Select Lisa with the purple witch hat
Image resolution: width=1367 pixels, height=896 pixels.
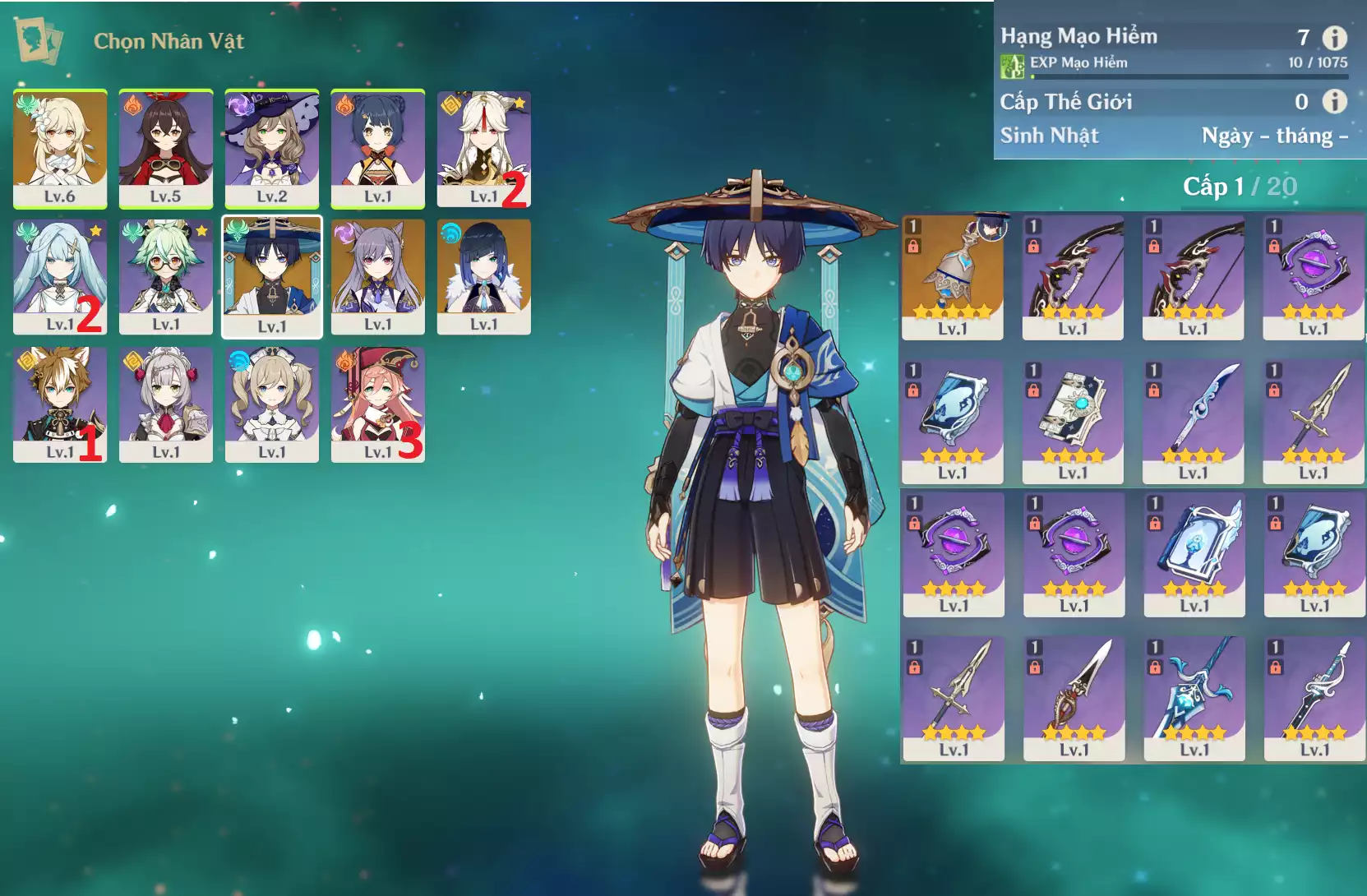coord(271,148)
